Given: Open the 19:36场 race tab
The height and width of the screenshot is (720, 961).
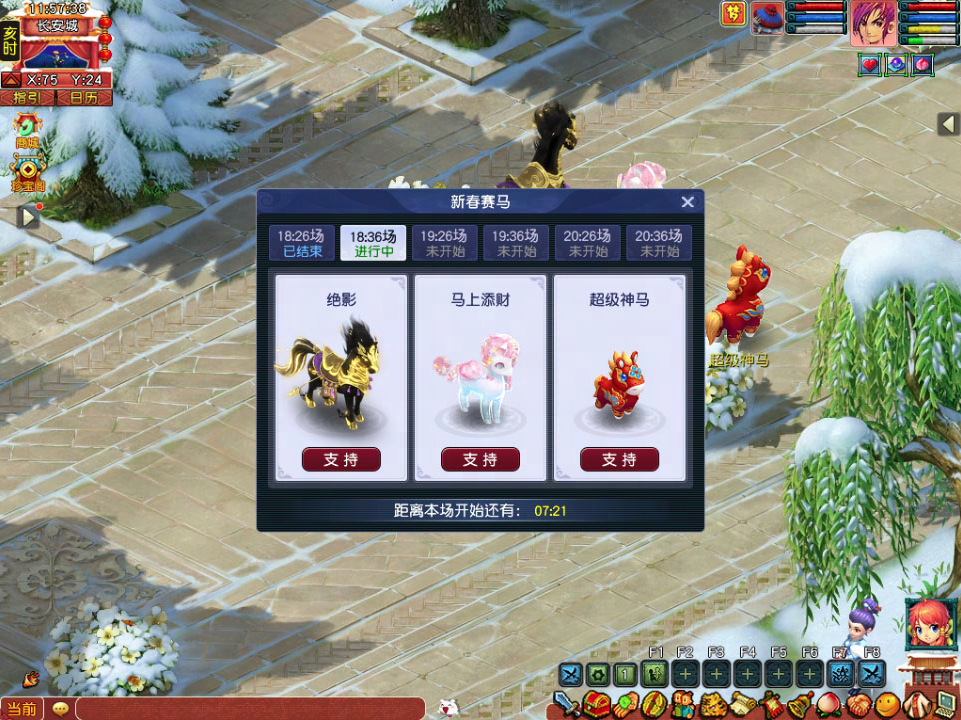Looking at the screenshot, I should 516,243.
